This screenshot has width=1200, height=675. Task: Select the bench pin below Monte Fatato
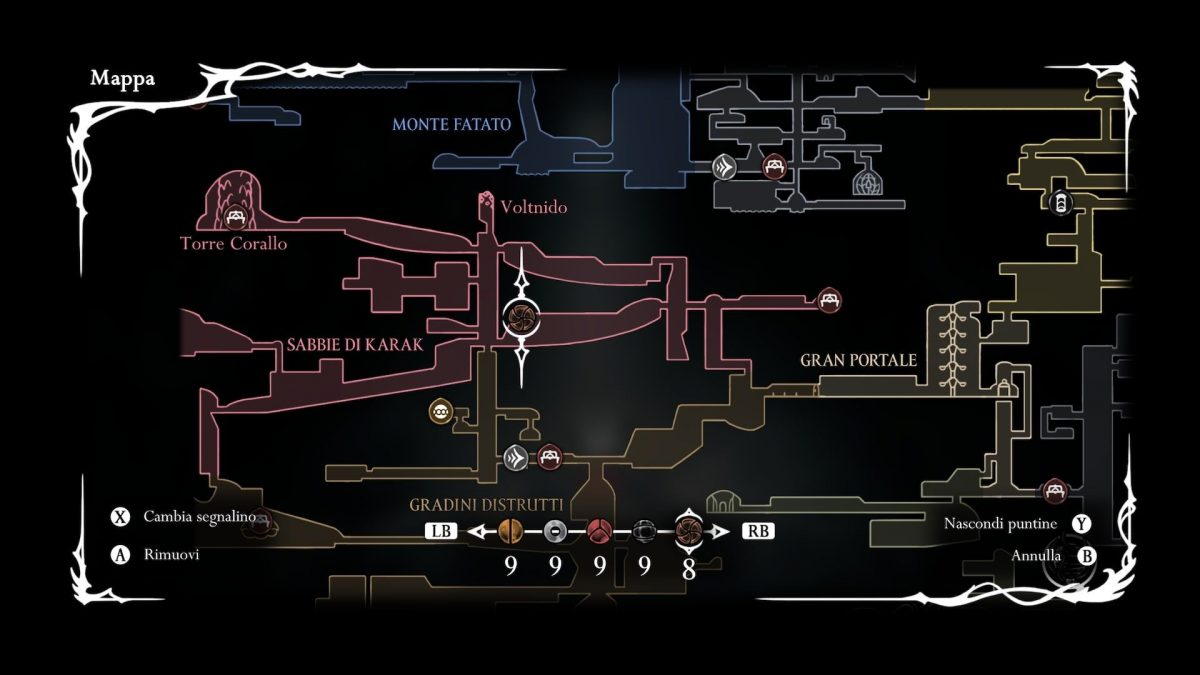tap(773, 167)
